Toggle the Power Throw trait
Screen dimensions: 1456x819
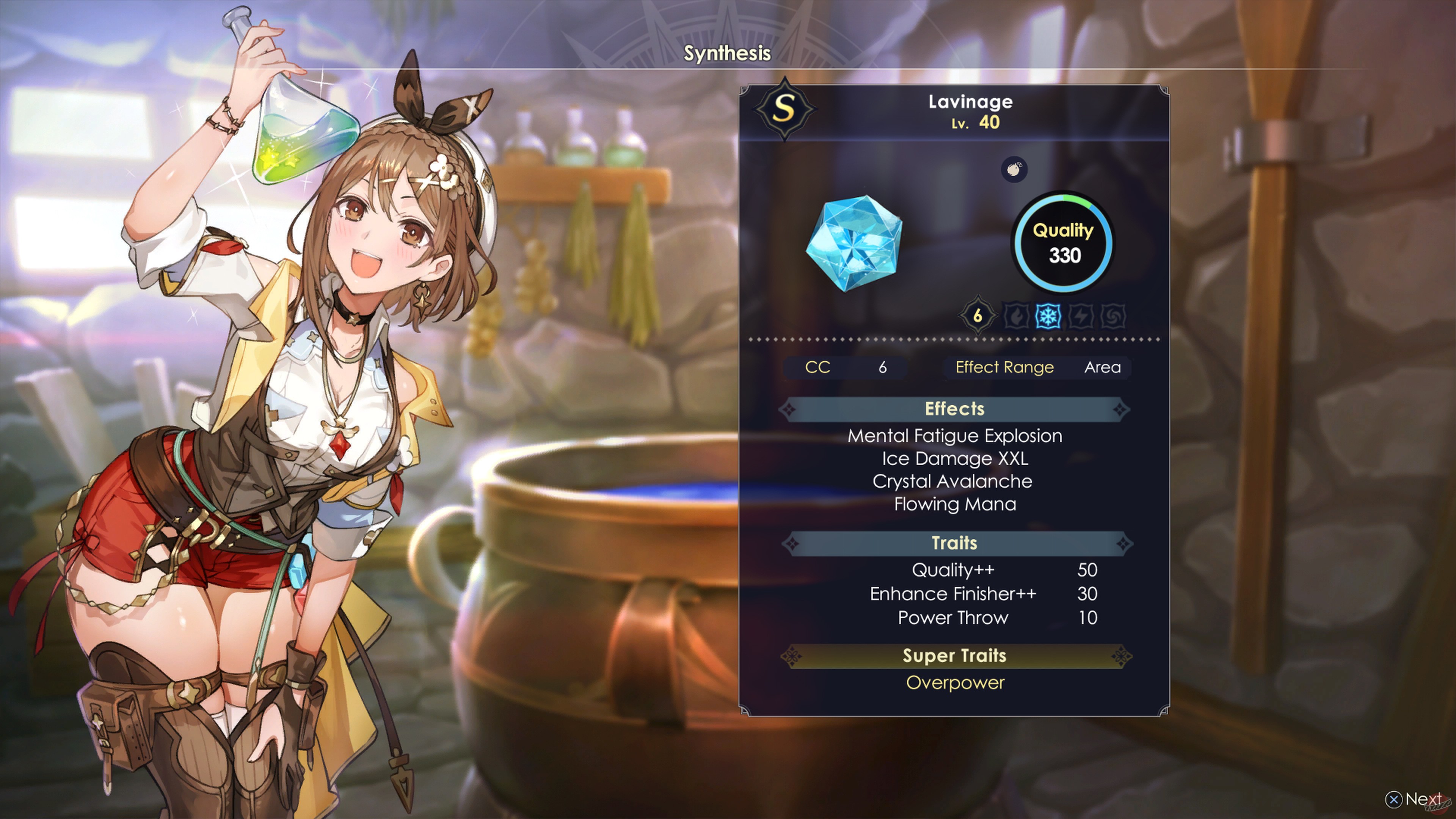click(x=954, y=618)
